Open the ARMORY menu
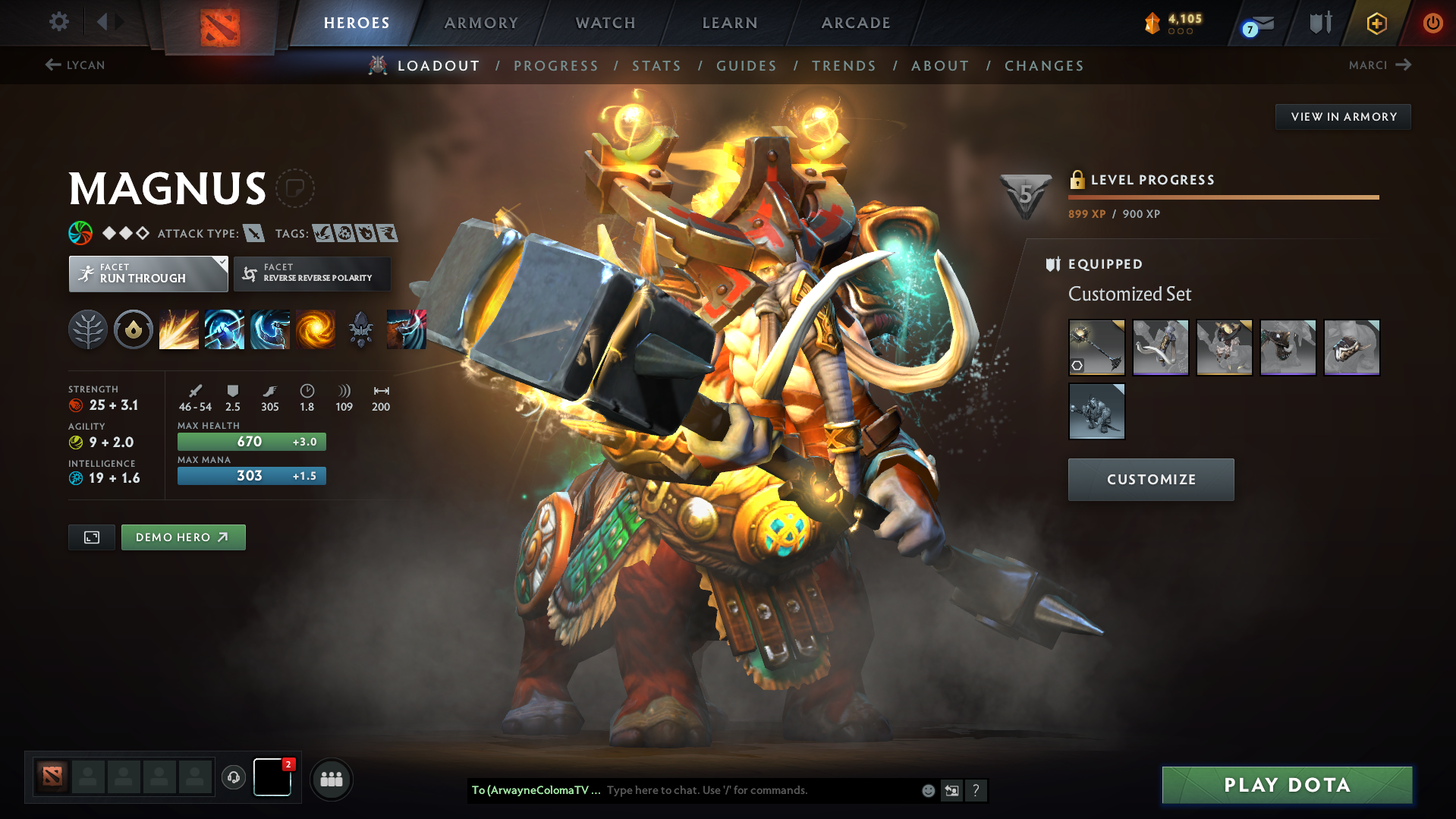Viewport: 1456px width, 819px height. [x=481, y=23]
